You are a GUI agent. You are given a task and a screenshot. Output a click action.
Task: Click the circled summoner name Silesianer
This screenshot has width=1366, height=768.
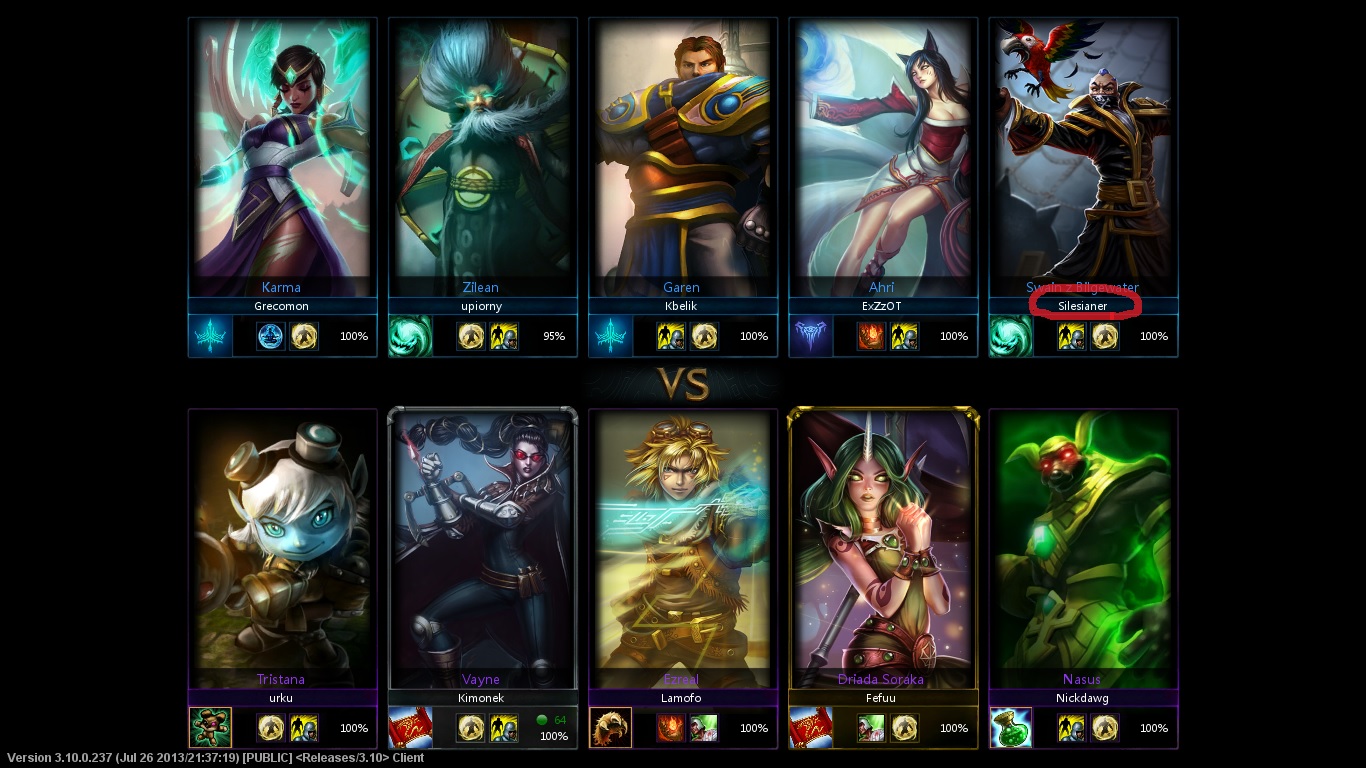(x=1083, y=306)
